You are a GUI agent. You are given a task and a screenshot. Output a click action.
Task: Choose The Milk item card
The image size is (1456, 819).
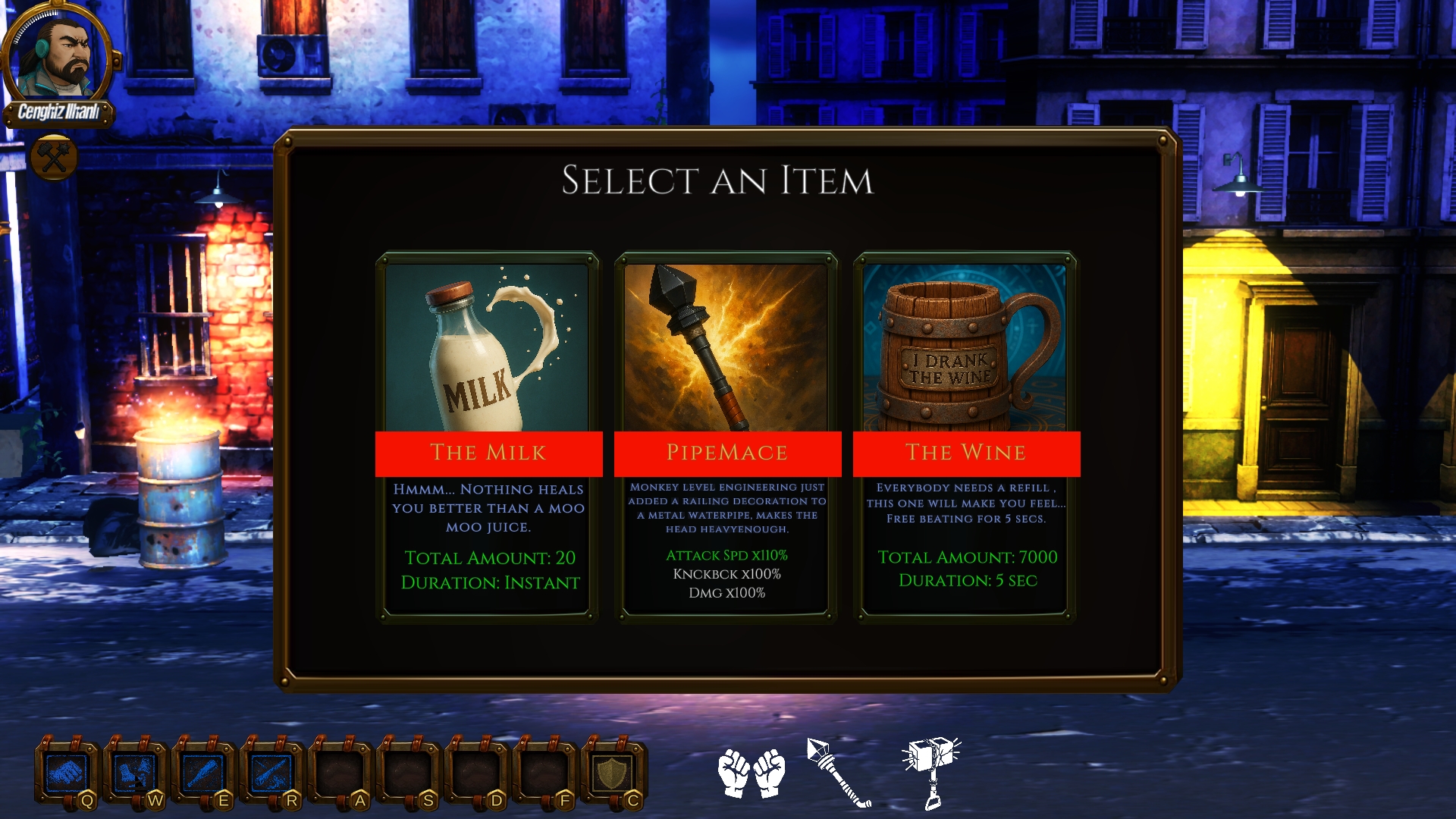pyautogui.click(x=488, y=438)
